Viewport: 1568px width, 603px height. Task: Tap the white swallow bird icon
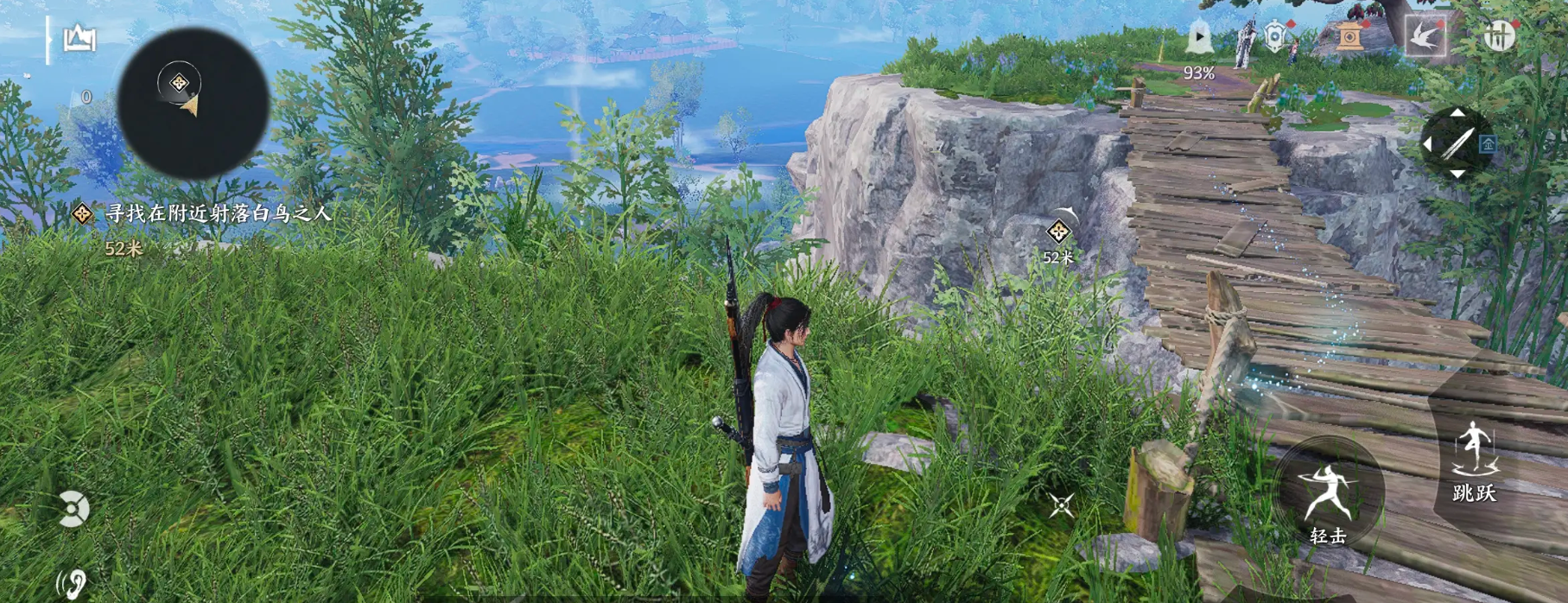(1425, 36)
